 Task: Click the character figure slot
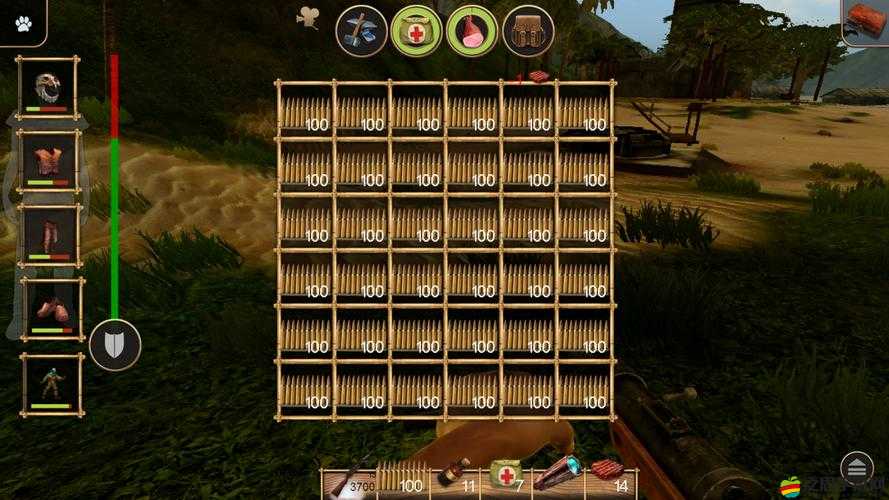pos(50,384)
